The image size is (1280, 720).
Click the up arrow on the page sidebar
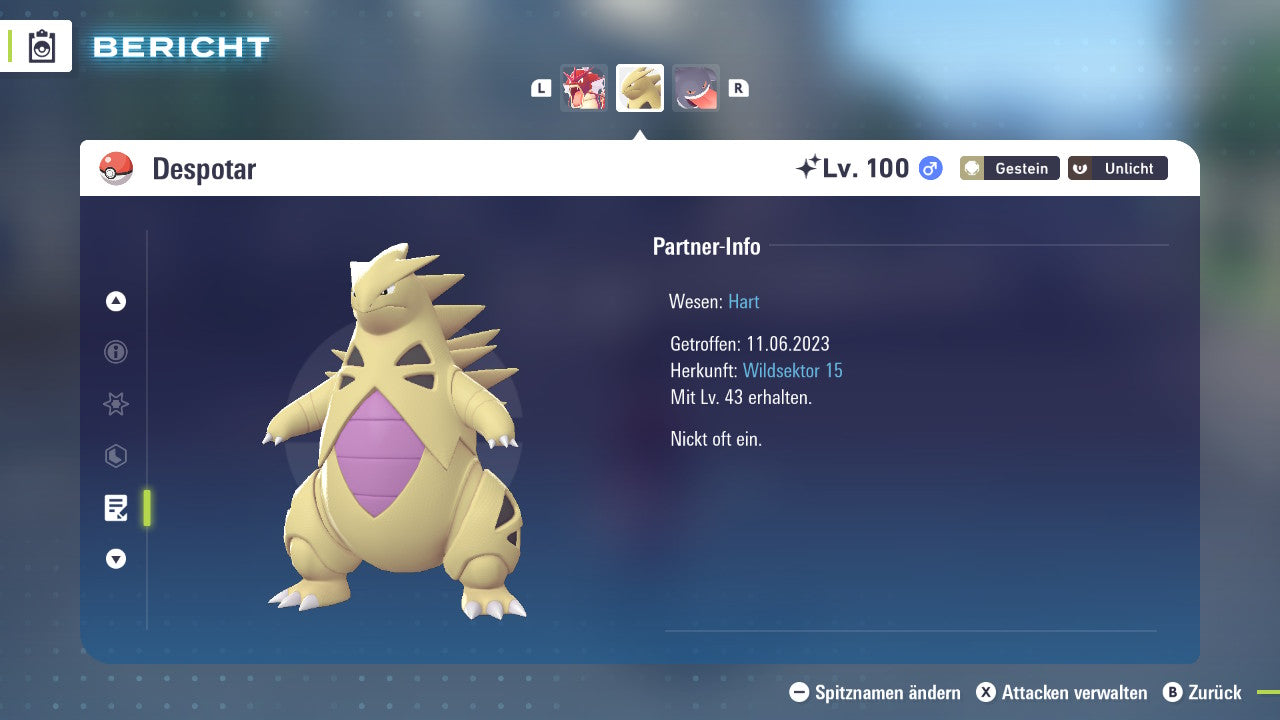point(116,301)
